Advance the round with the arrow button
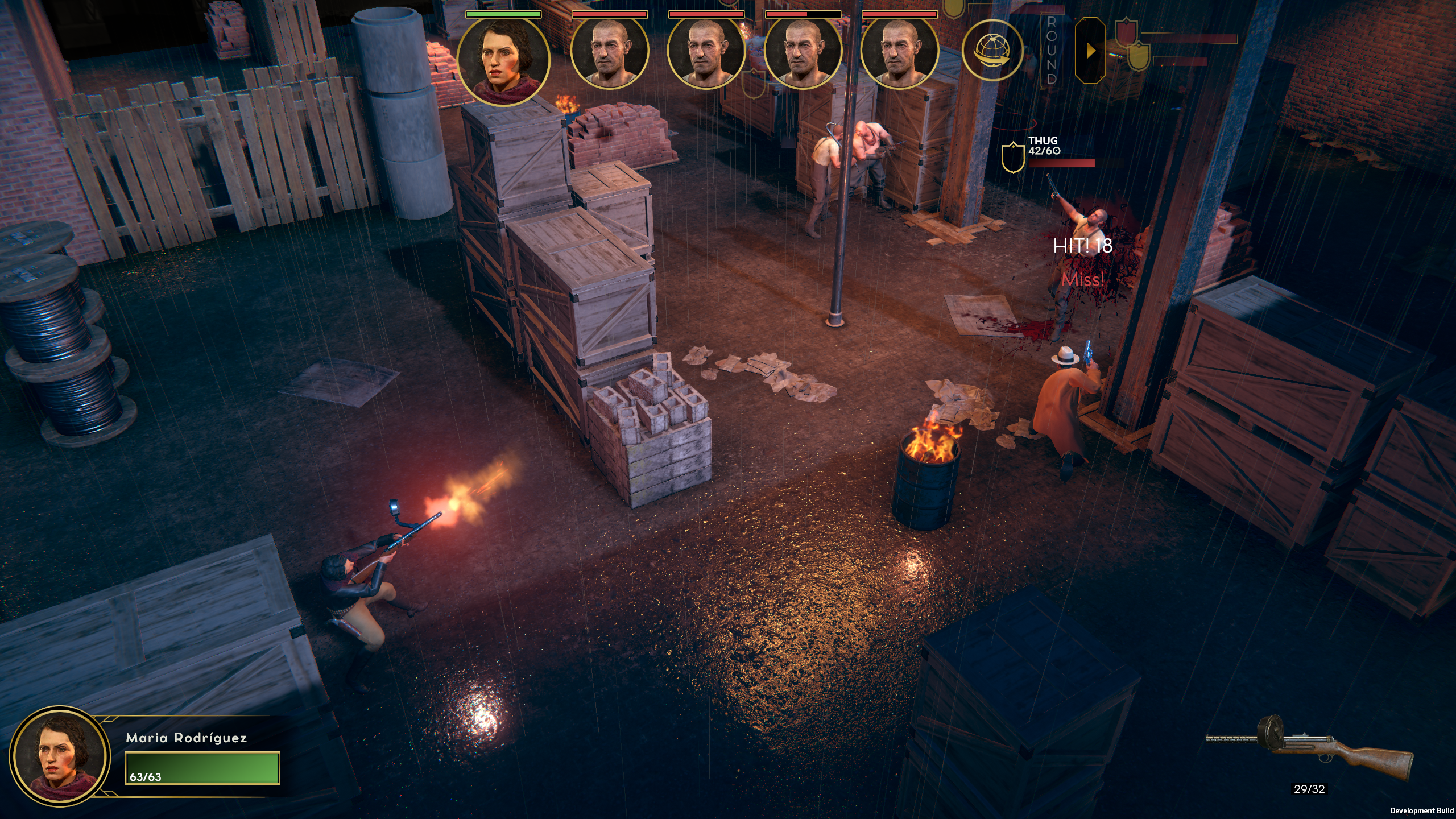The width and height of the screenshot is (1456, 819). click(x=1090, y=51)
